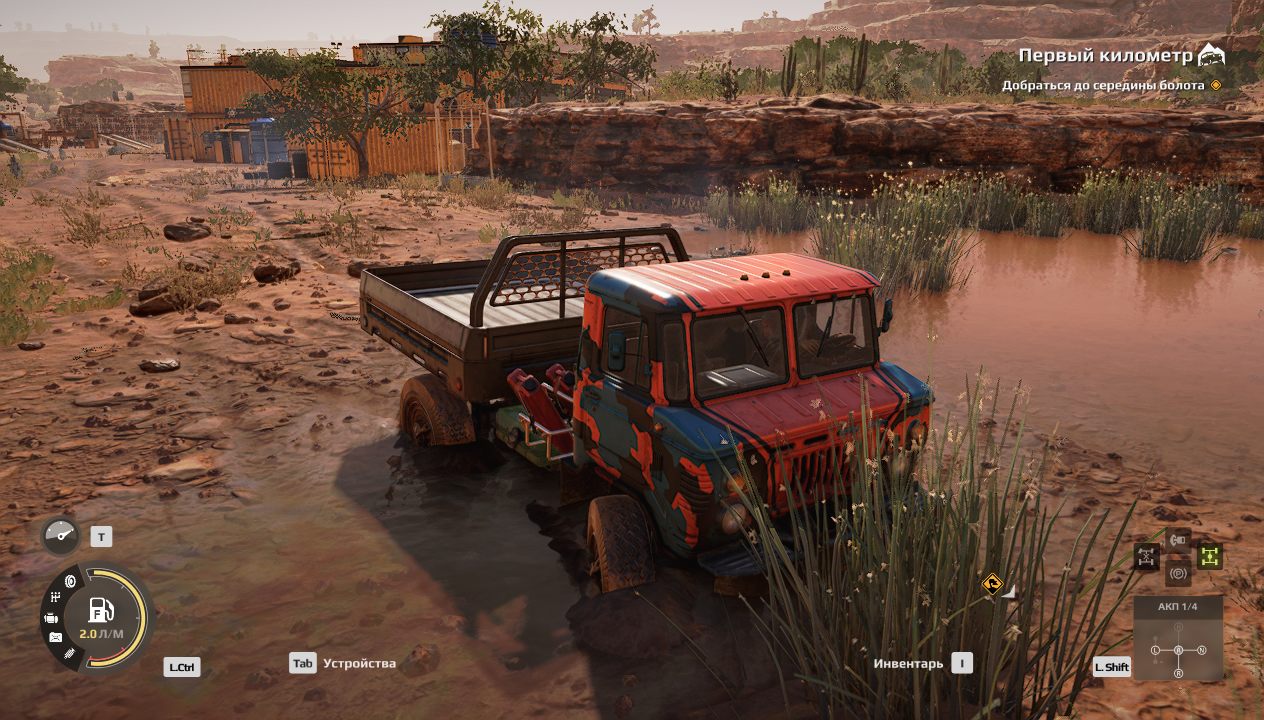Click the 'Первый километр' expedition title

tap(1105, 56)
